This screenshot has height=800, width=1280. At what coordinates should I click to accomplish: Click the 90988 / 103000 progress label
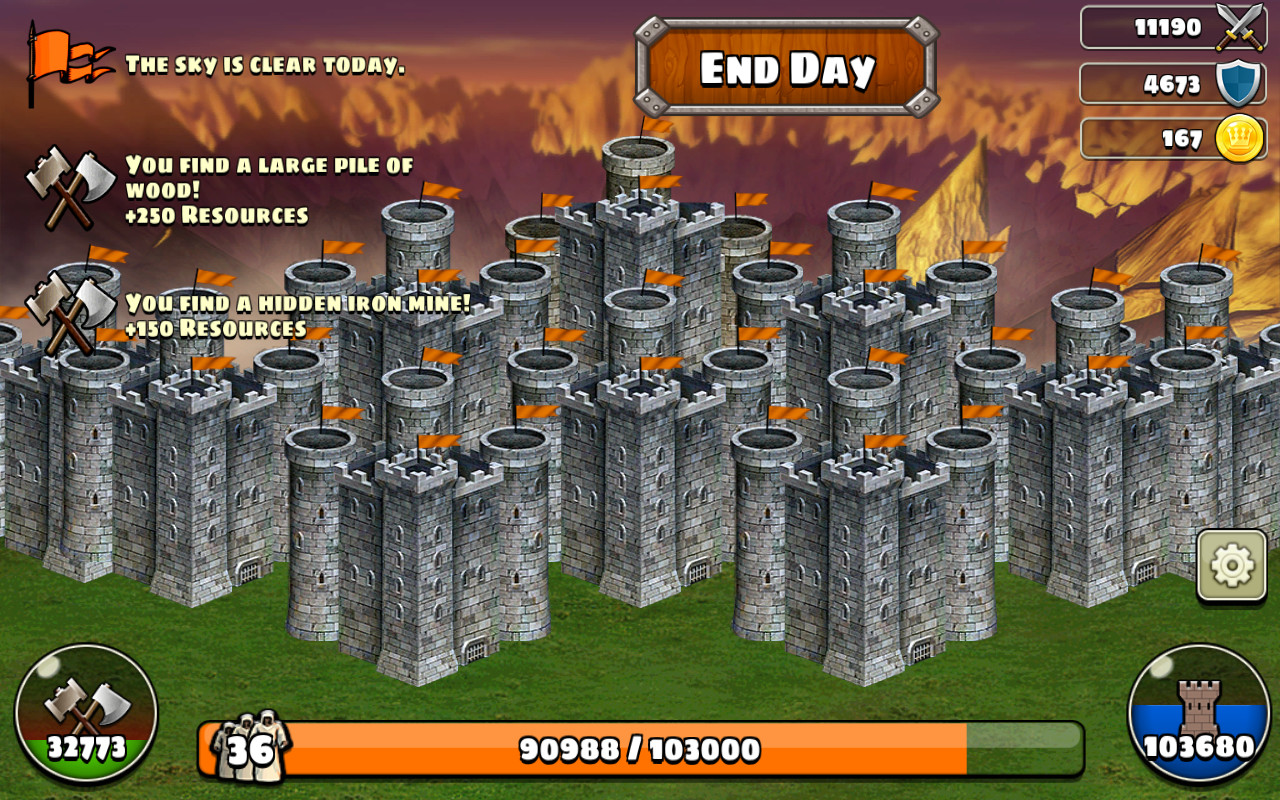click(640, 745)
